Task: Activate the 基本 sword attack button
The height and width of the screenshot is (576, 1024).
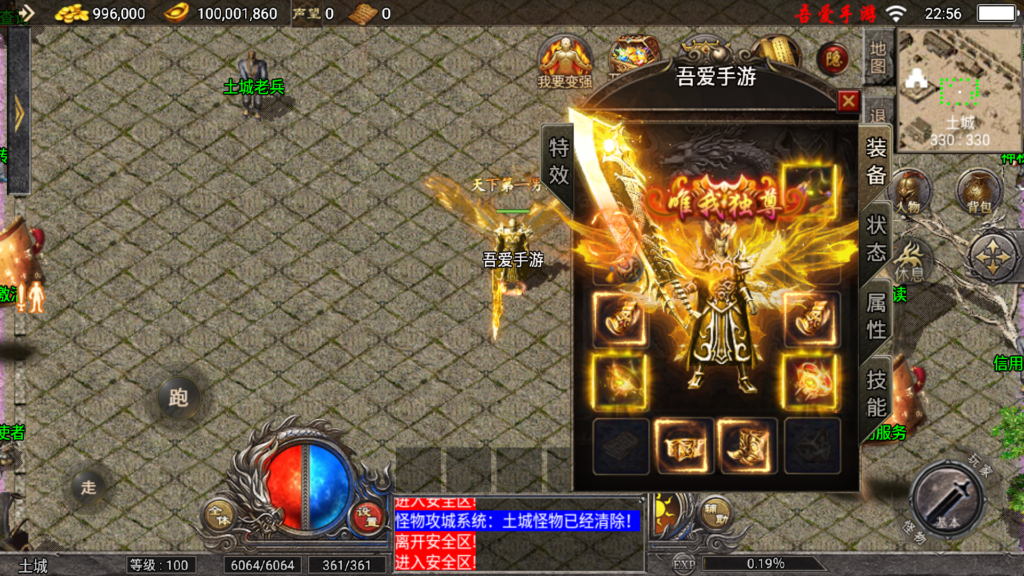Action: click(947, 499)
